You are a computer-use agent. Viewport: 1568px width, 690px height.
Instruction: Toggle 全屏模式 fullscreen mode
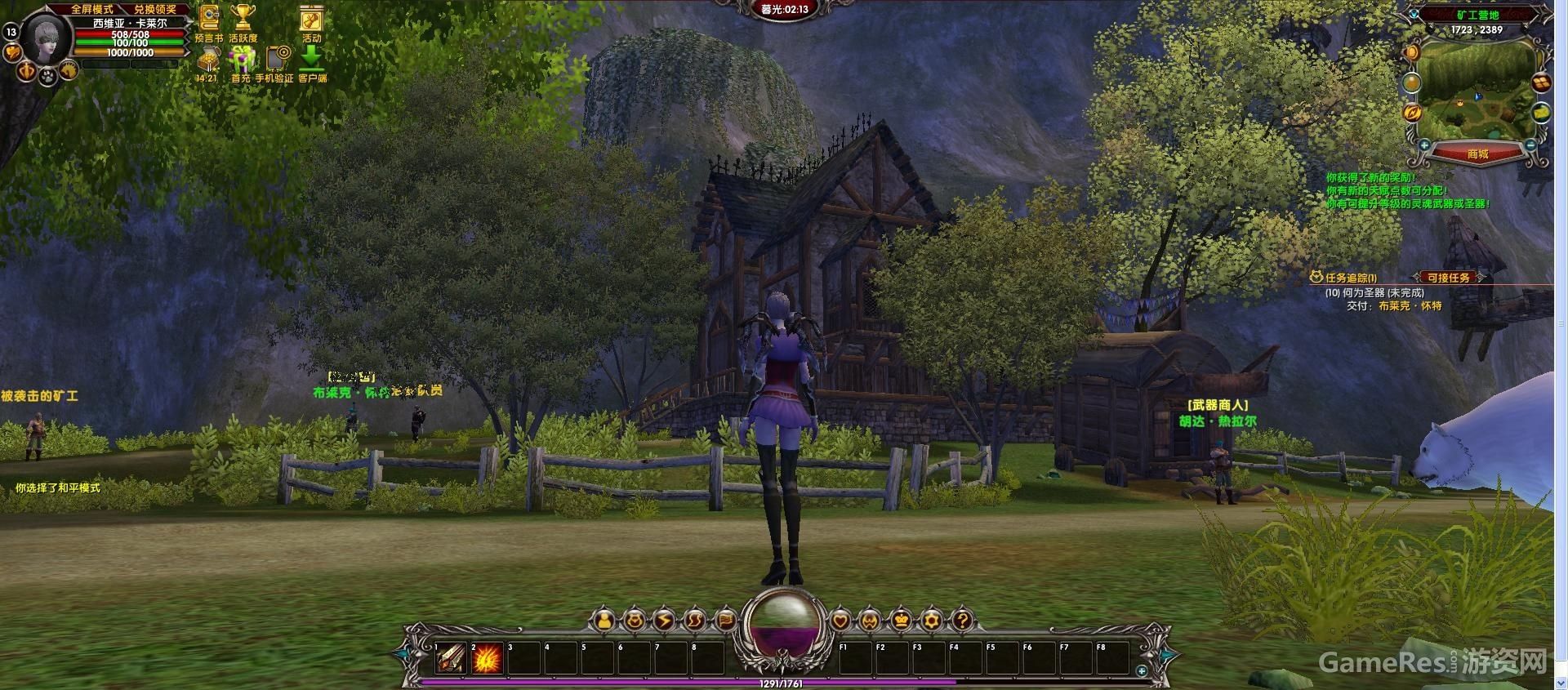[x=91, y=9]
